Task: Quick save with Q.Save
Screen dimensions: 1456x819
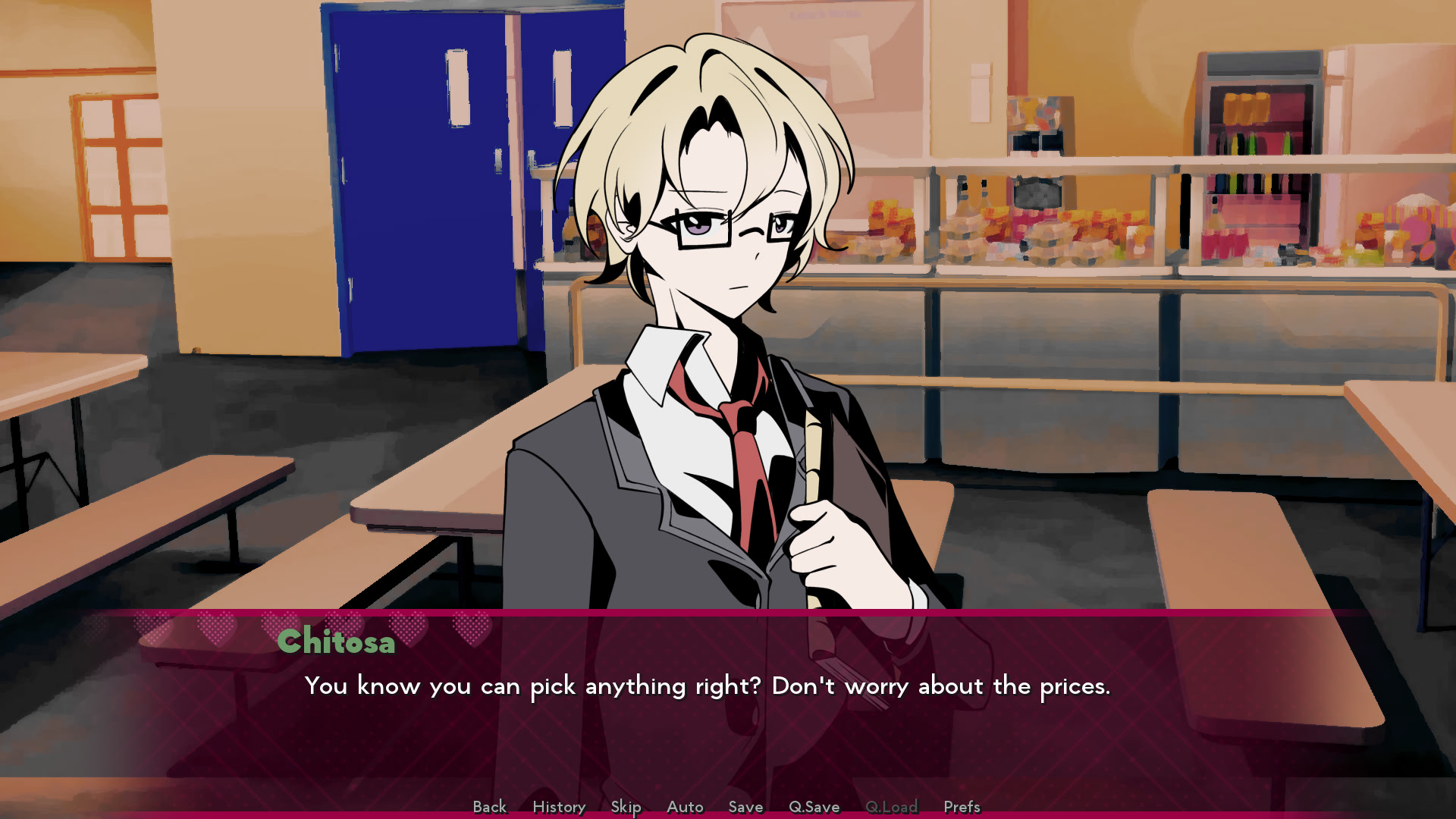Action: 814,807
